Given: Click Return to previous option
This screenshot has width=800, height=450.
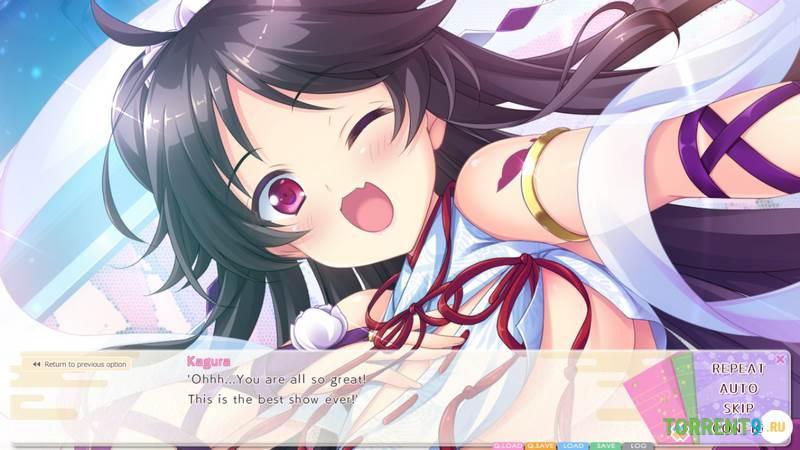Looking at the screenshot, I should [x=80, y=364].
